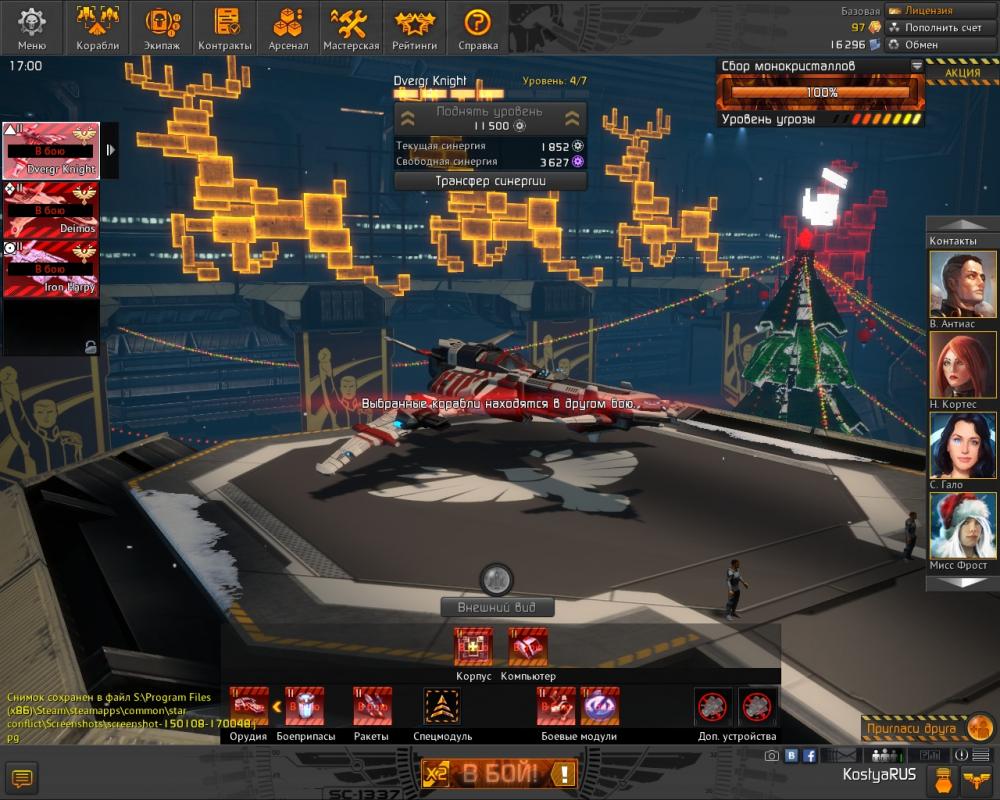View the Рейтинги ratings
The image size is (1000, 800).
pyautogui.click(x=415, y=27)
